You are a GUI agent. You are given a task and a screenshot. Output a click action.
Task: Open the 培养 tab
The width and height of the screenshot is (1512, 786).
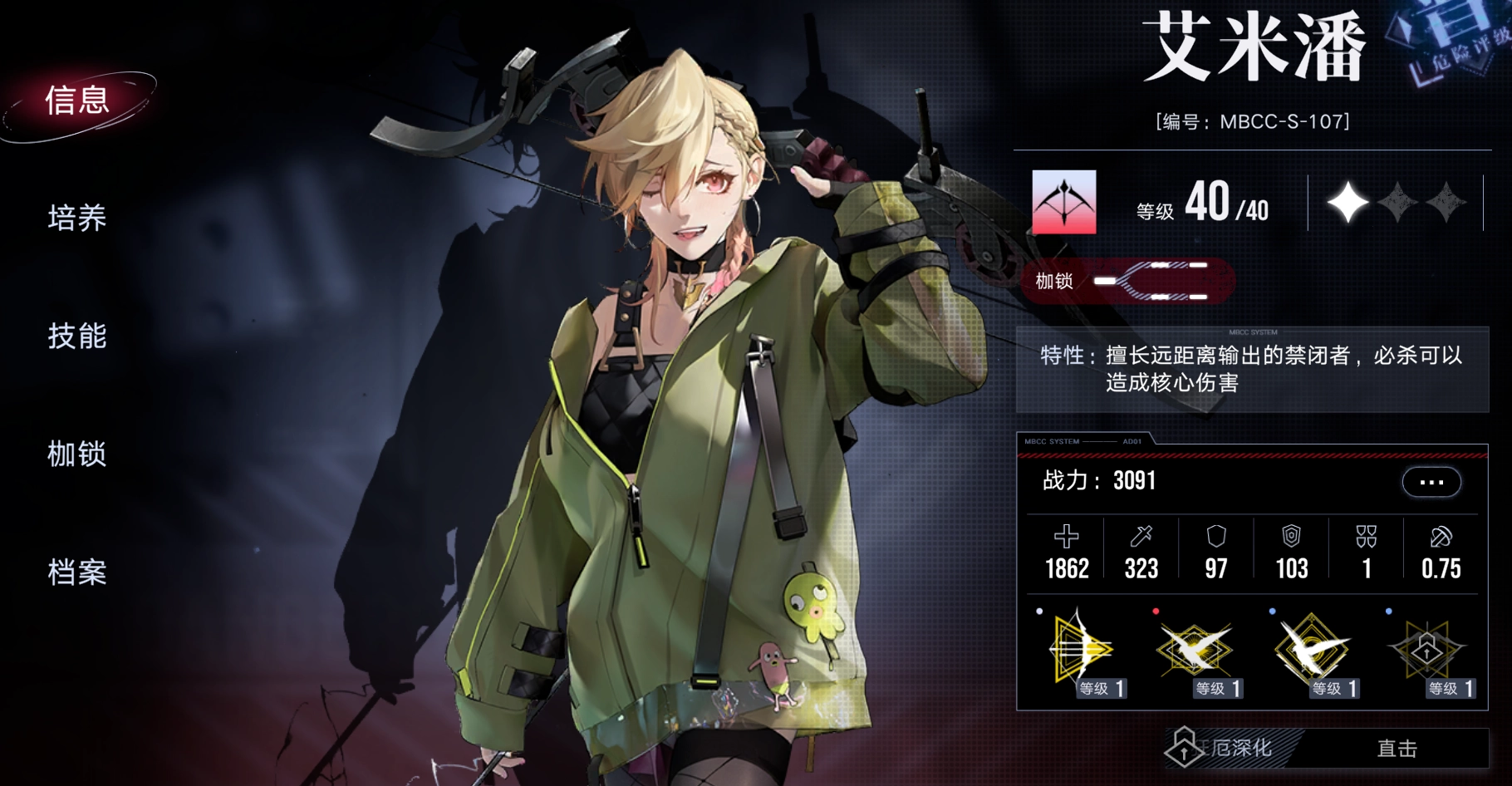pyautogui.click(x=77, y=219)
